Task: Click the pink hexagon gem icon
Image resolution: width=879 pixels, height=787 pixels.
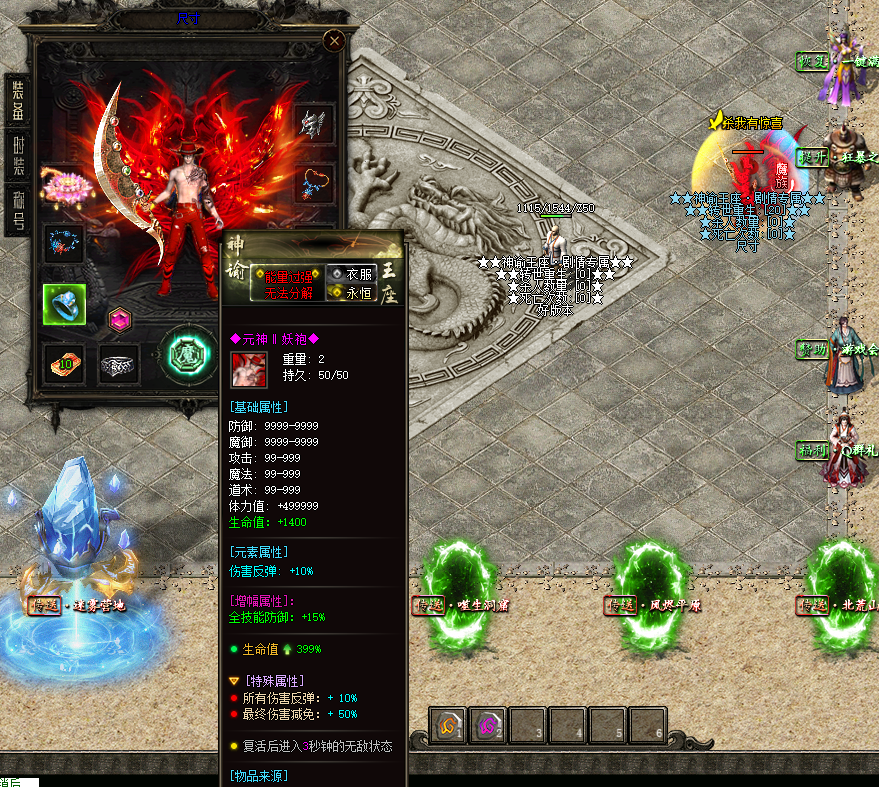Action: click(119, 319)
